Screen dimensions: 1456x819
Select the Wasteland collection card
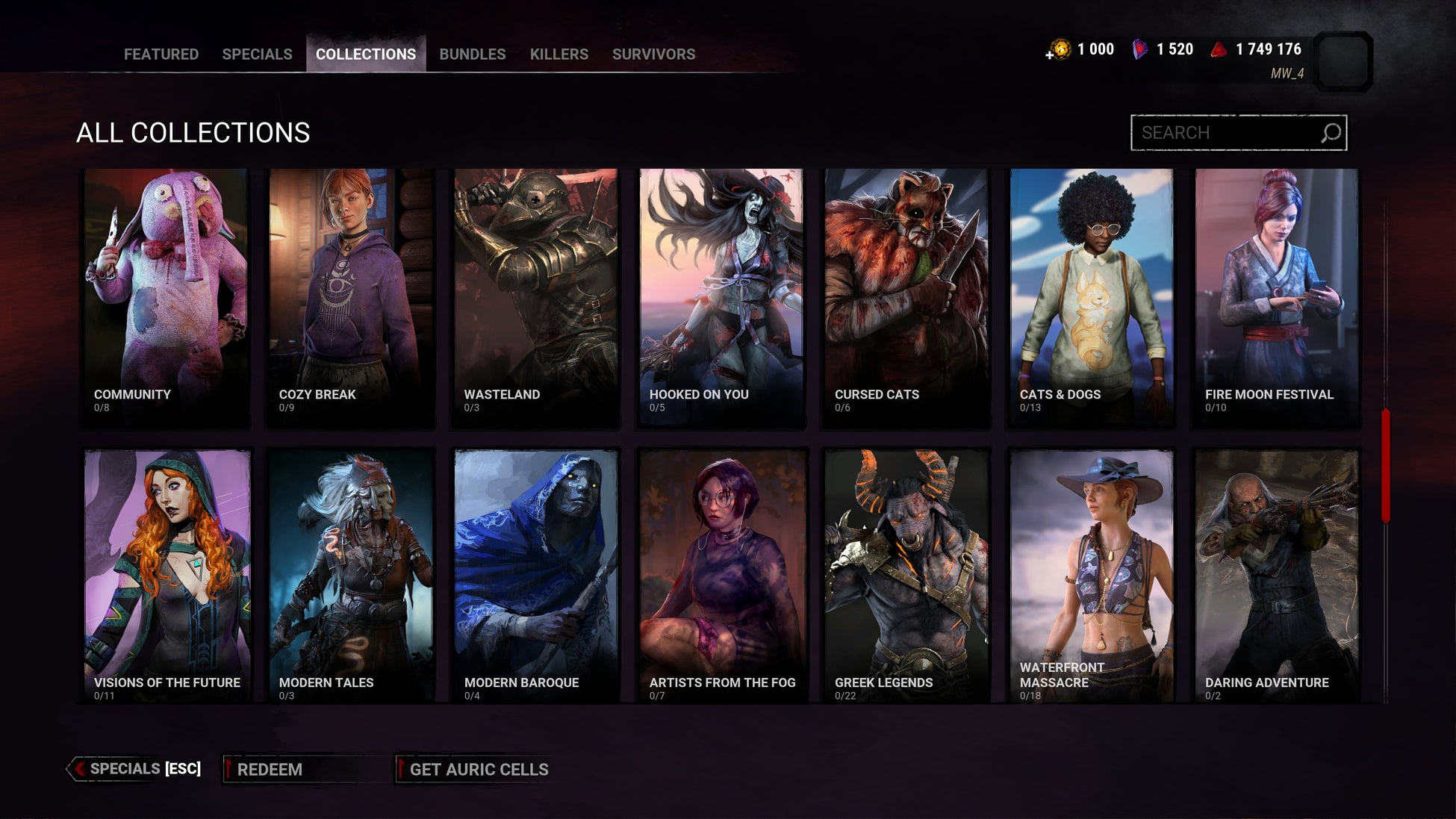click(x=536, y=297)
